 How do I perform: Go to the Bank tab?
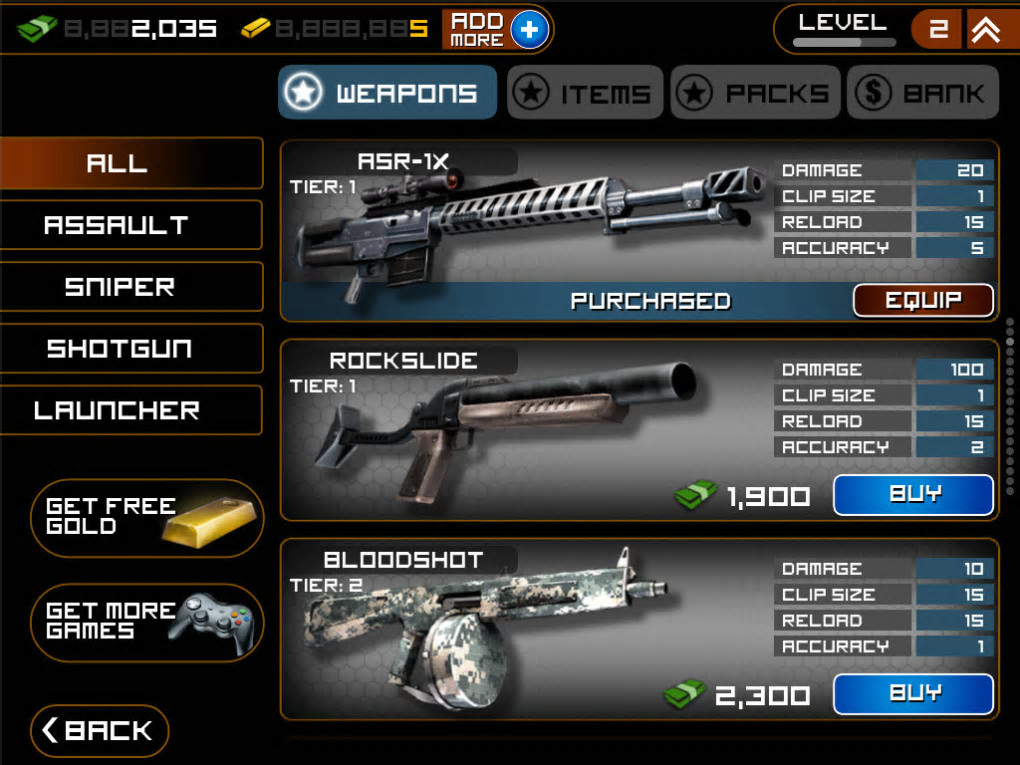click(x=922, y=93)
